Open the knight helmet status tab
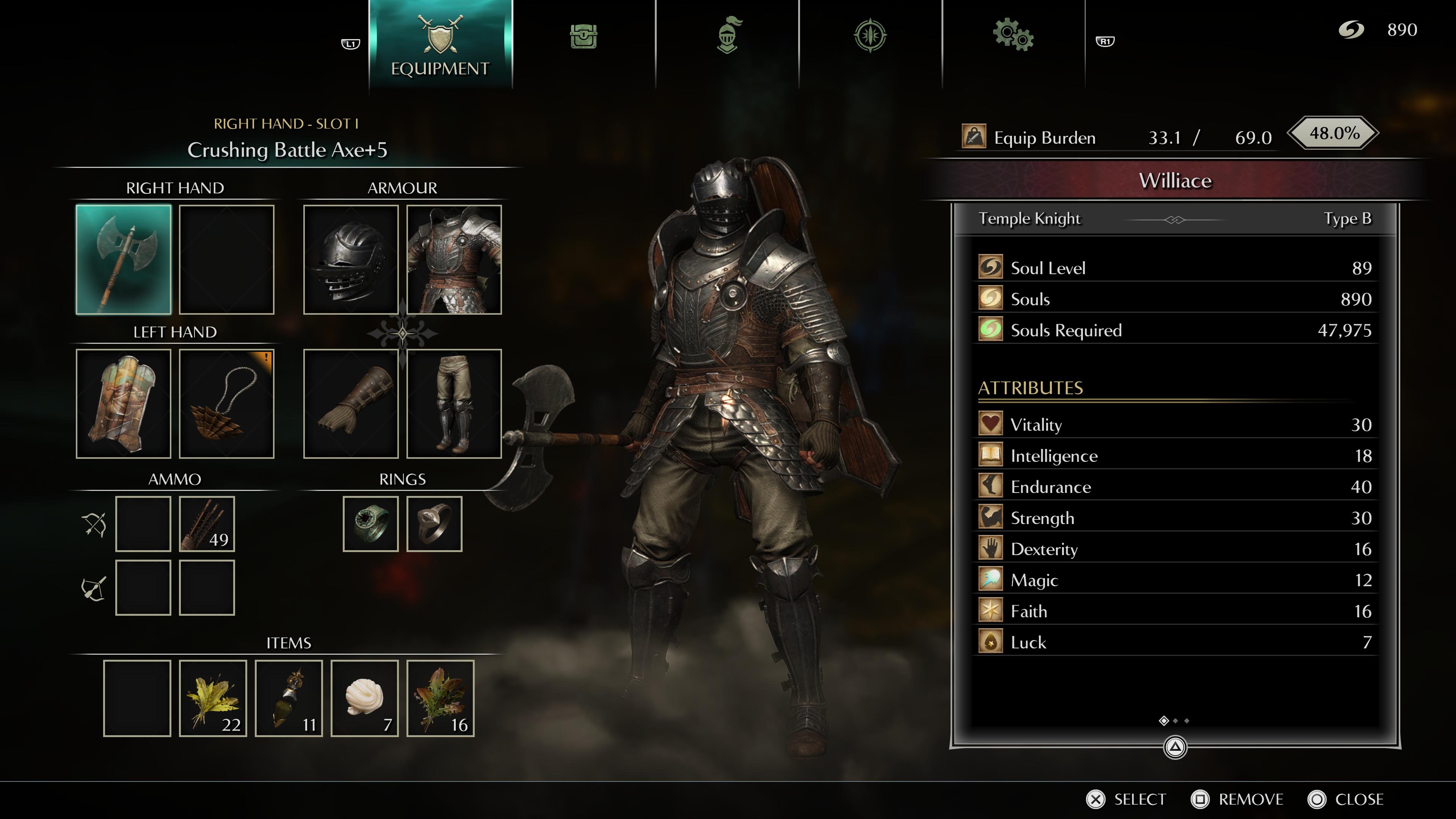 point(728,36)
